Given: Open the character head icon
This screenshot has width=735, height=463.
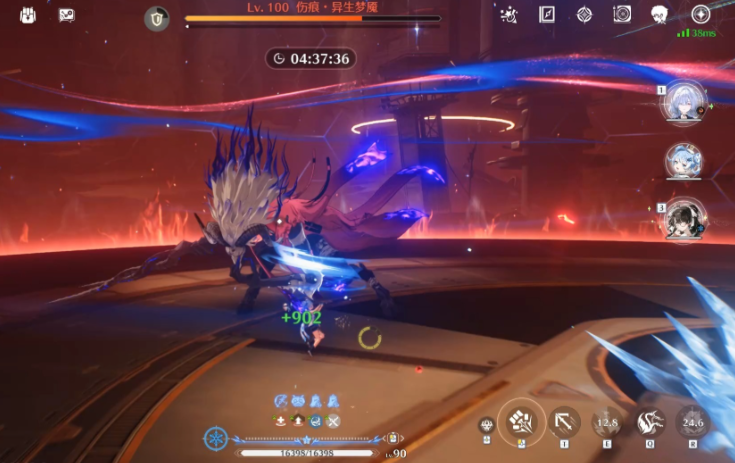Looking at the screenshot, I should 660,14.
